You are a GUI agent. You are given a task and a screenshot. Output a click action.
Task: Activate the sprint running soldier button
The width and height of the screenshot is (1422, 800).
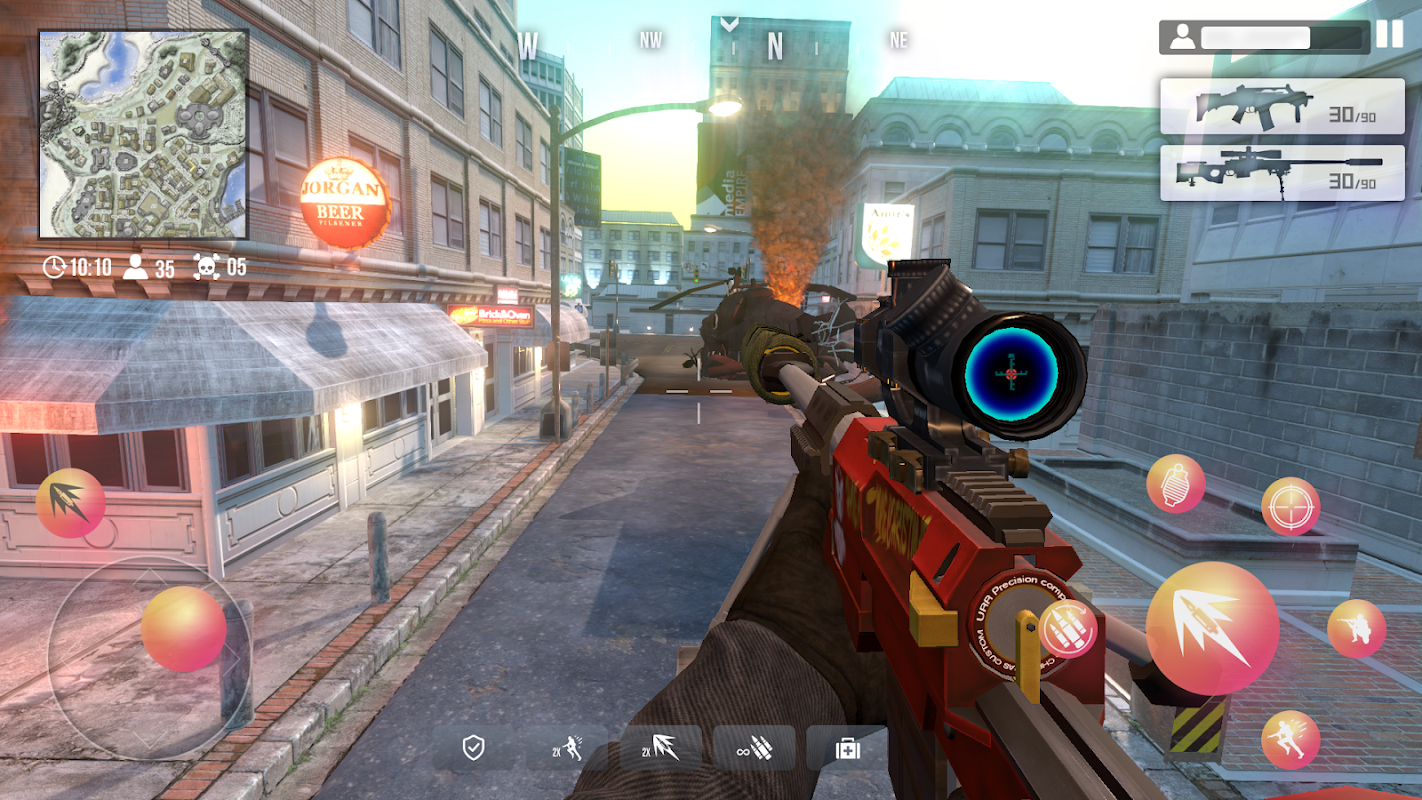click(1290, 740)
